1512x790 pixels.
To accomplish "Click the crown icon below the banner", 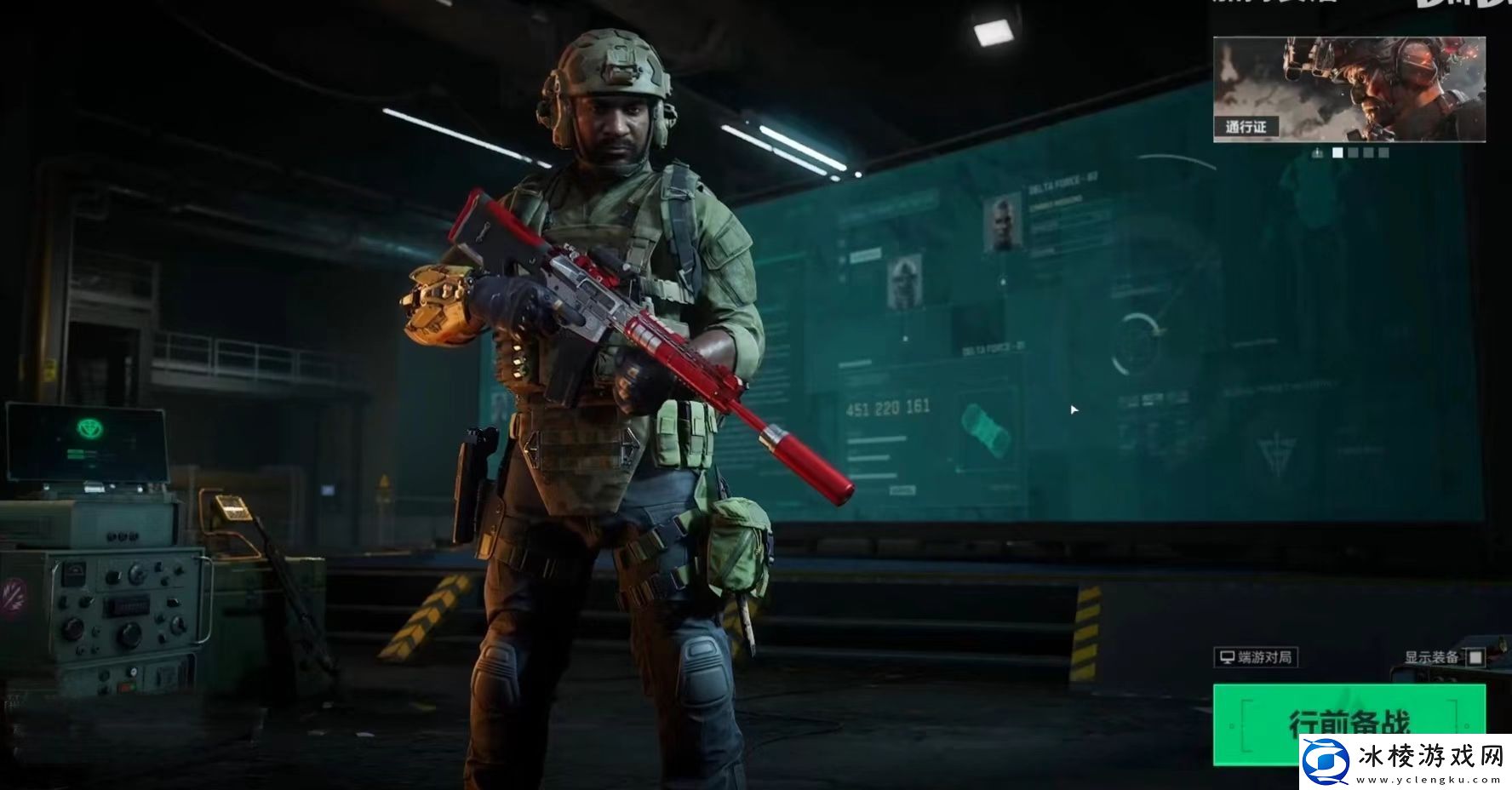I will 1318,153.
